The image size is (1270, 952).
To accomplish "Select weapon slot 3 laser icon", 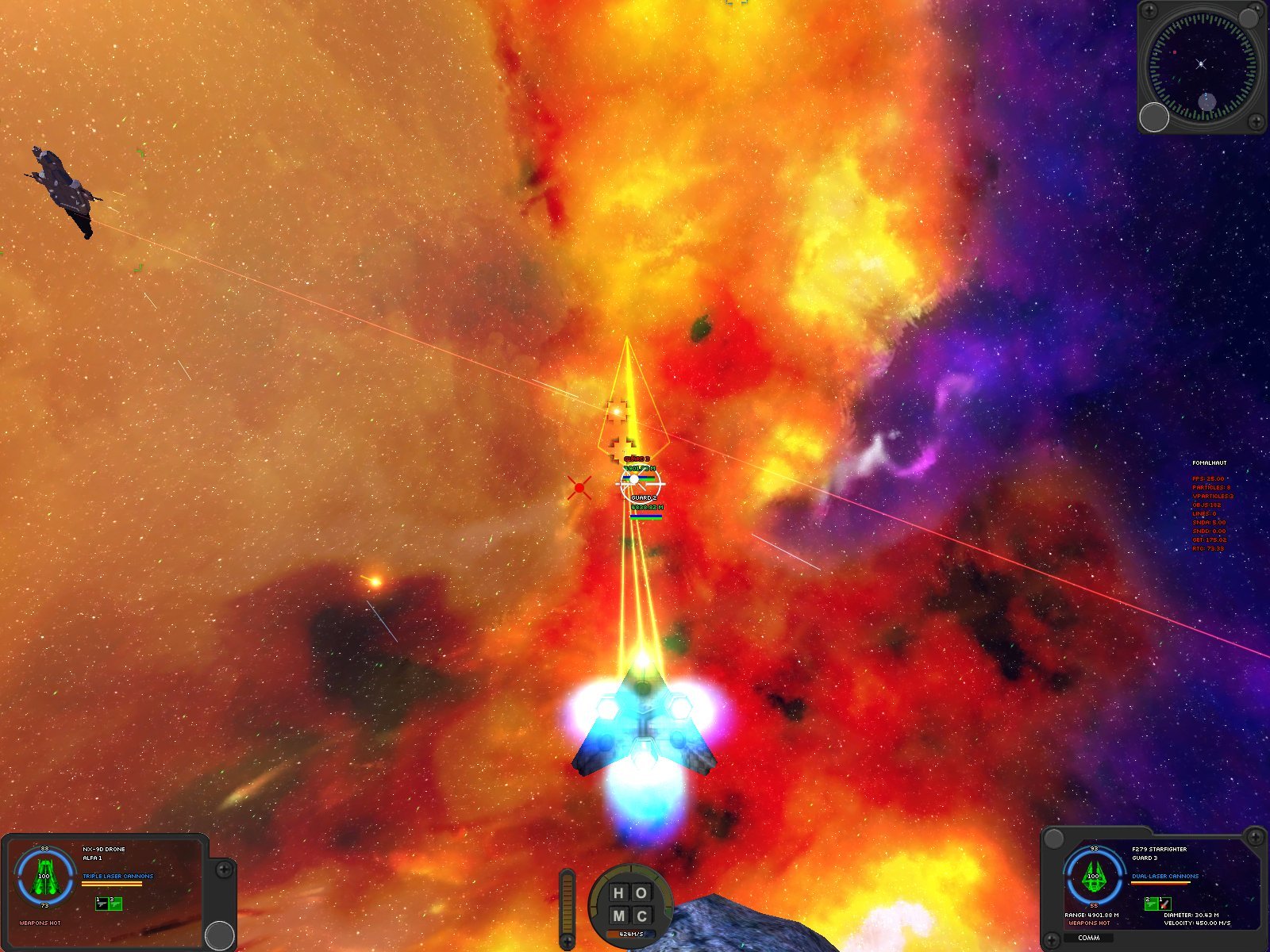I will 117,905.
